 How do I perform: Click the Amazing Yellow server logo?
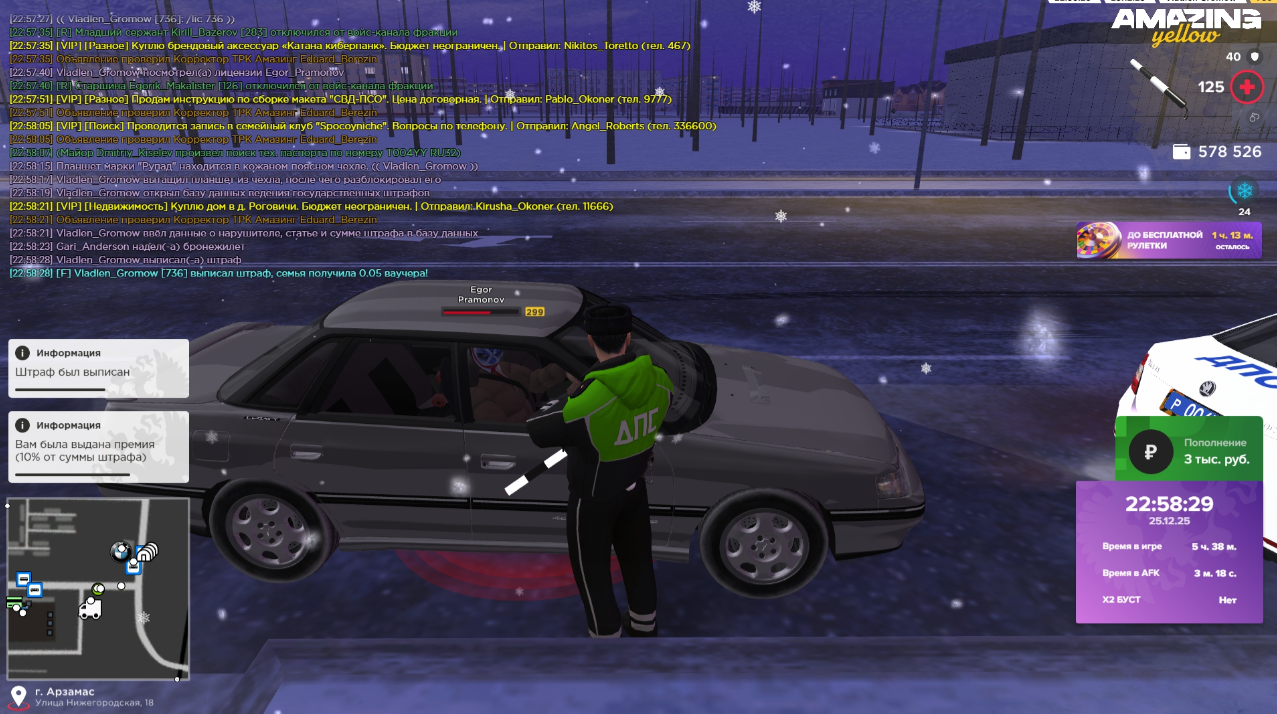coord(1186,27)
